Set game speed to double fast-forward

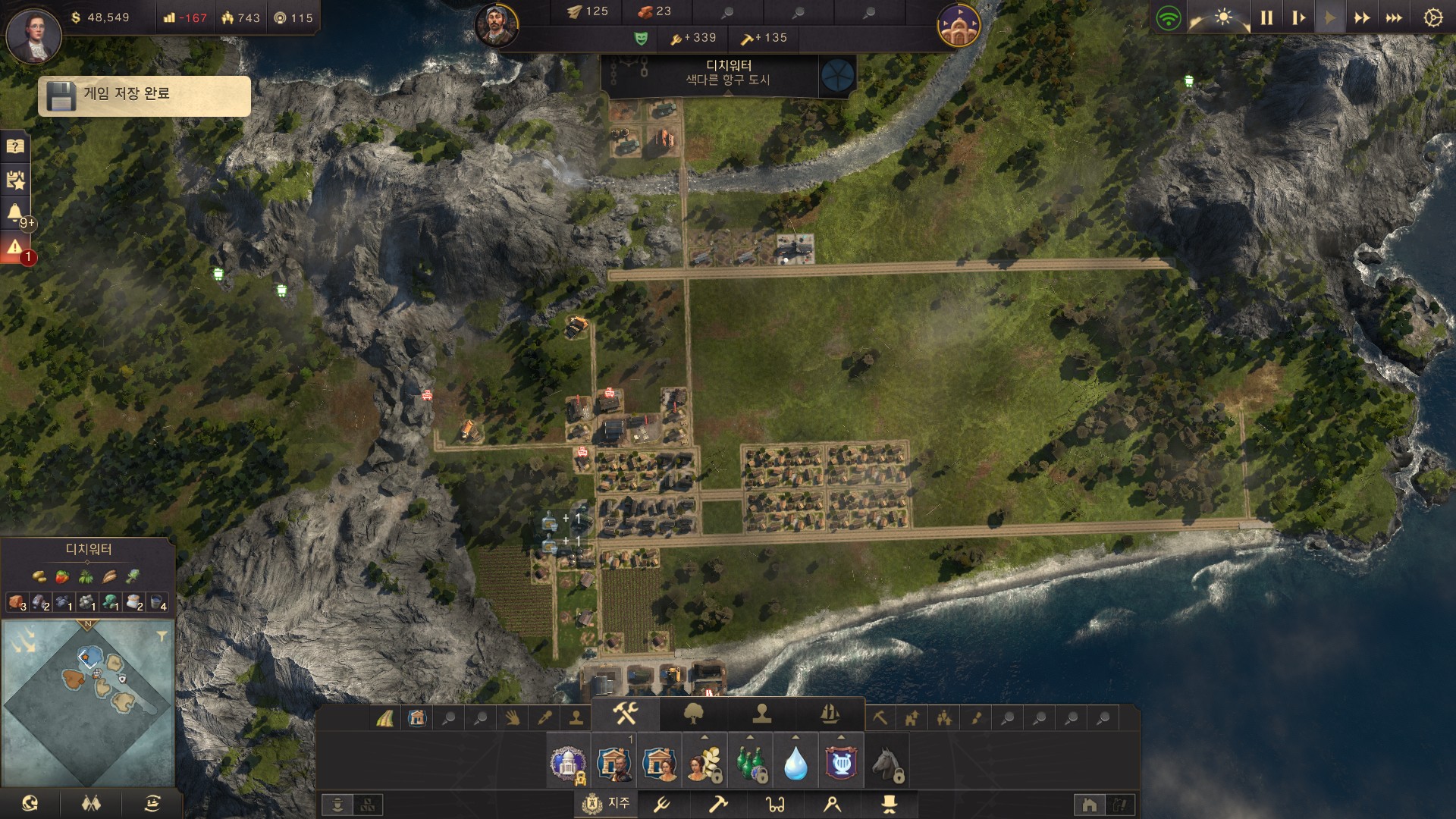coord(1362,17)
